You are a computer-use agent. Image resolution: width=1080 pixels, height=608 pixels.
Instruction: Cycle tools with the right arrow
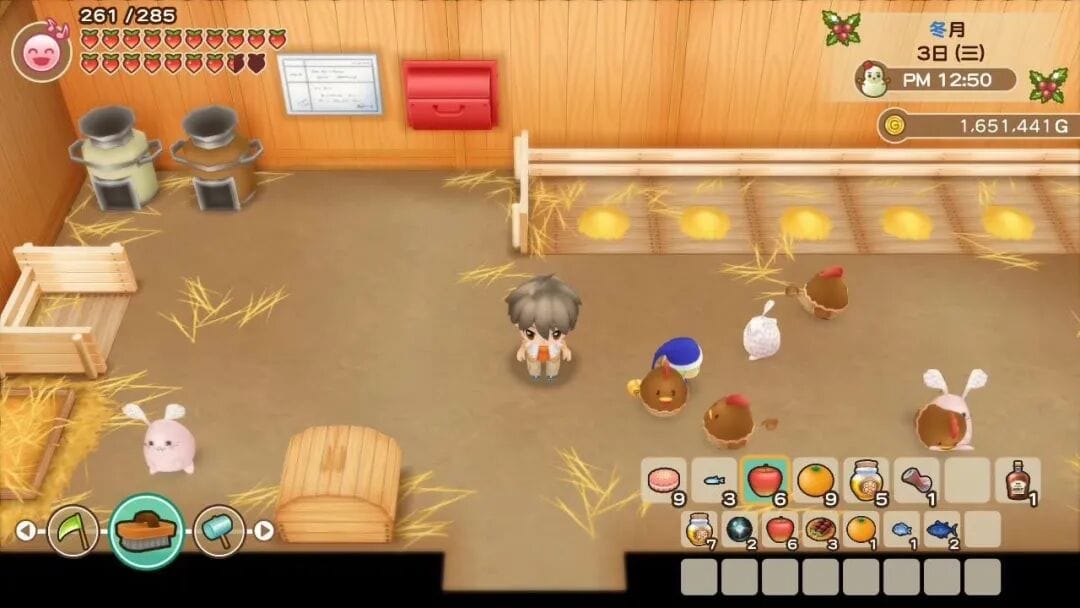coord(264,531)
